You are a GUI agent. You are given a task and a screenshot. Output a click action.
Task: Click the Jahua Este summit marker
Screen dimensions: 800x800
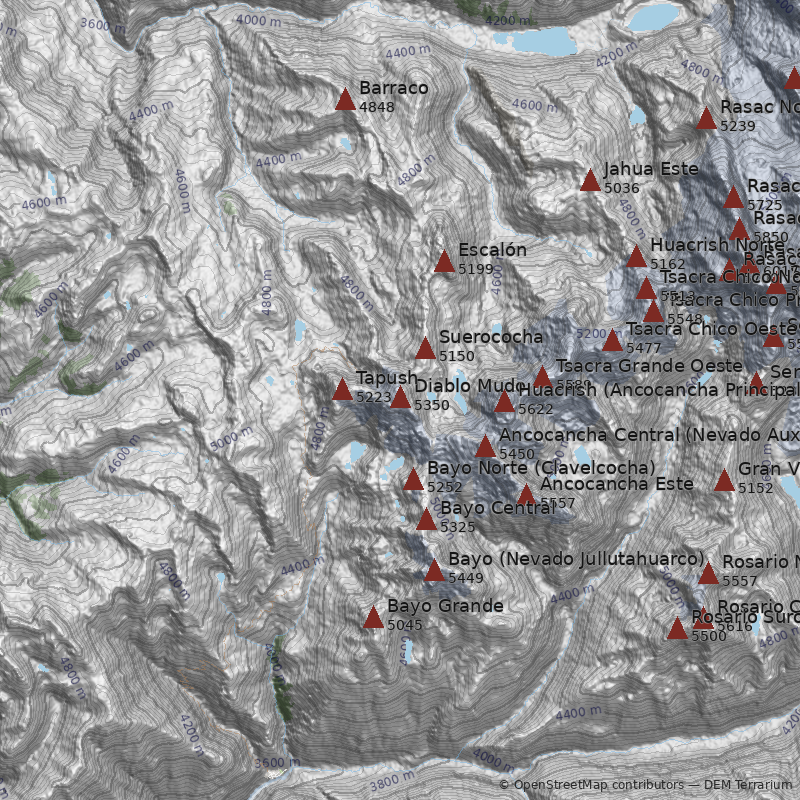click(x=590, y=180)
